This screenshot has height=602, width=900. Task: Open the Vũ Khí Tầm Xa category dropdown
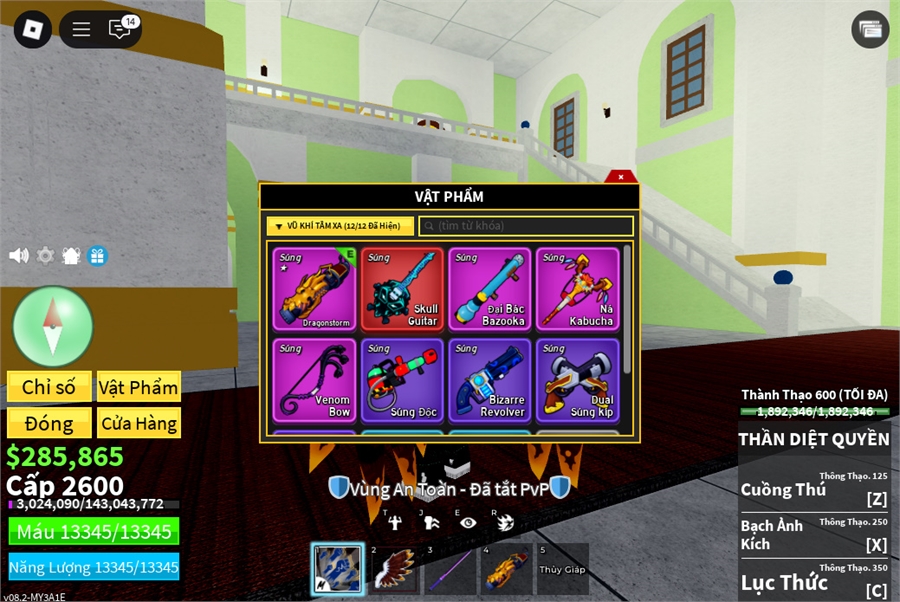click(x=339, y=226)
